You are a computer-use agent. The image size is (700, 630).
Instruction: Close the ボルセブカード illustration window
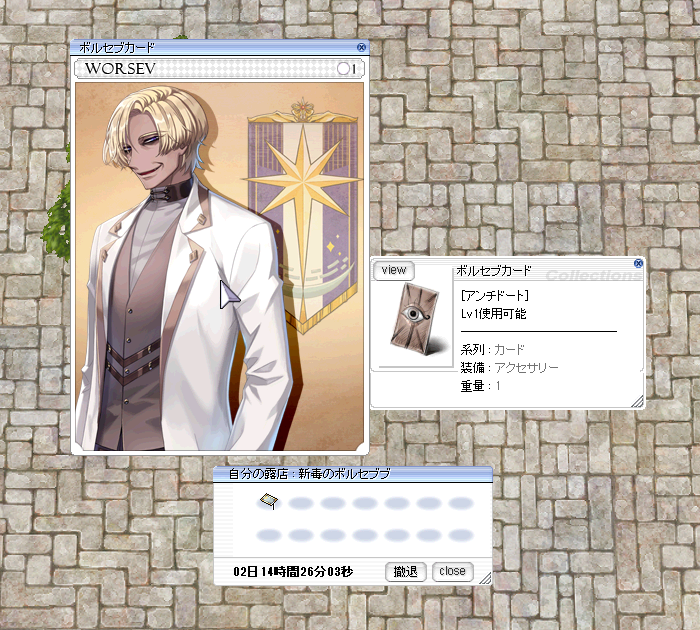[361, 47]
